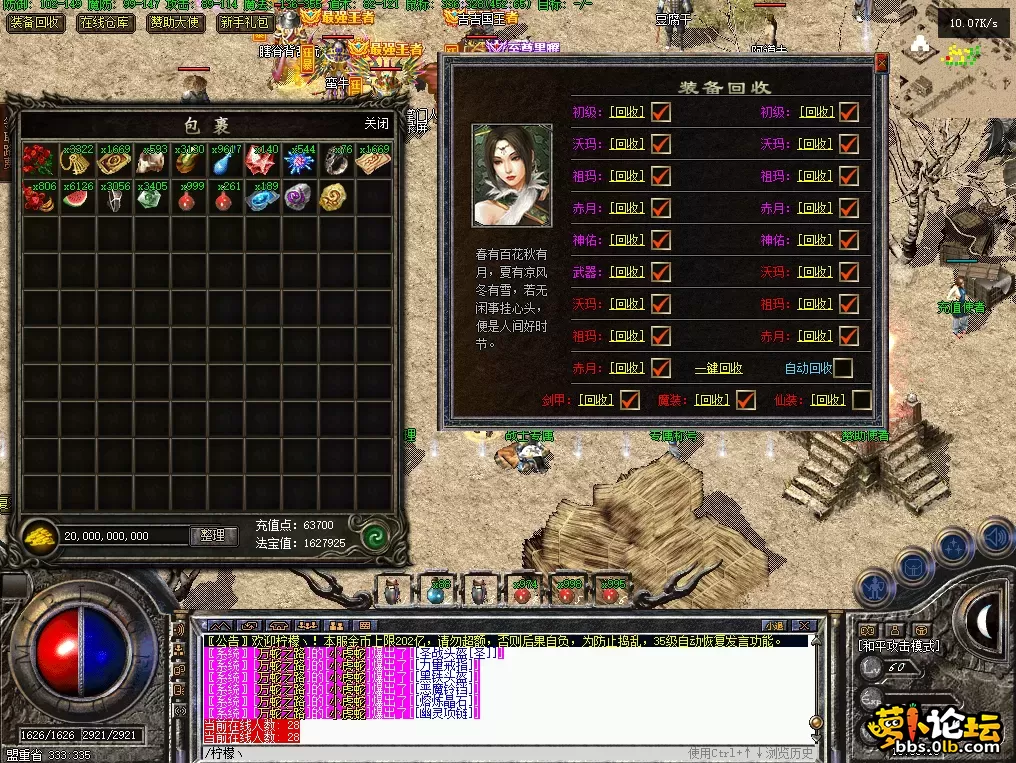Open the 在线仓库 online warehouse
Image resolution: width=1016 pixels, height=763 pixels.
point(105,22)
